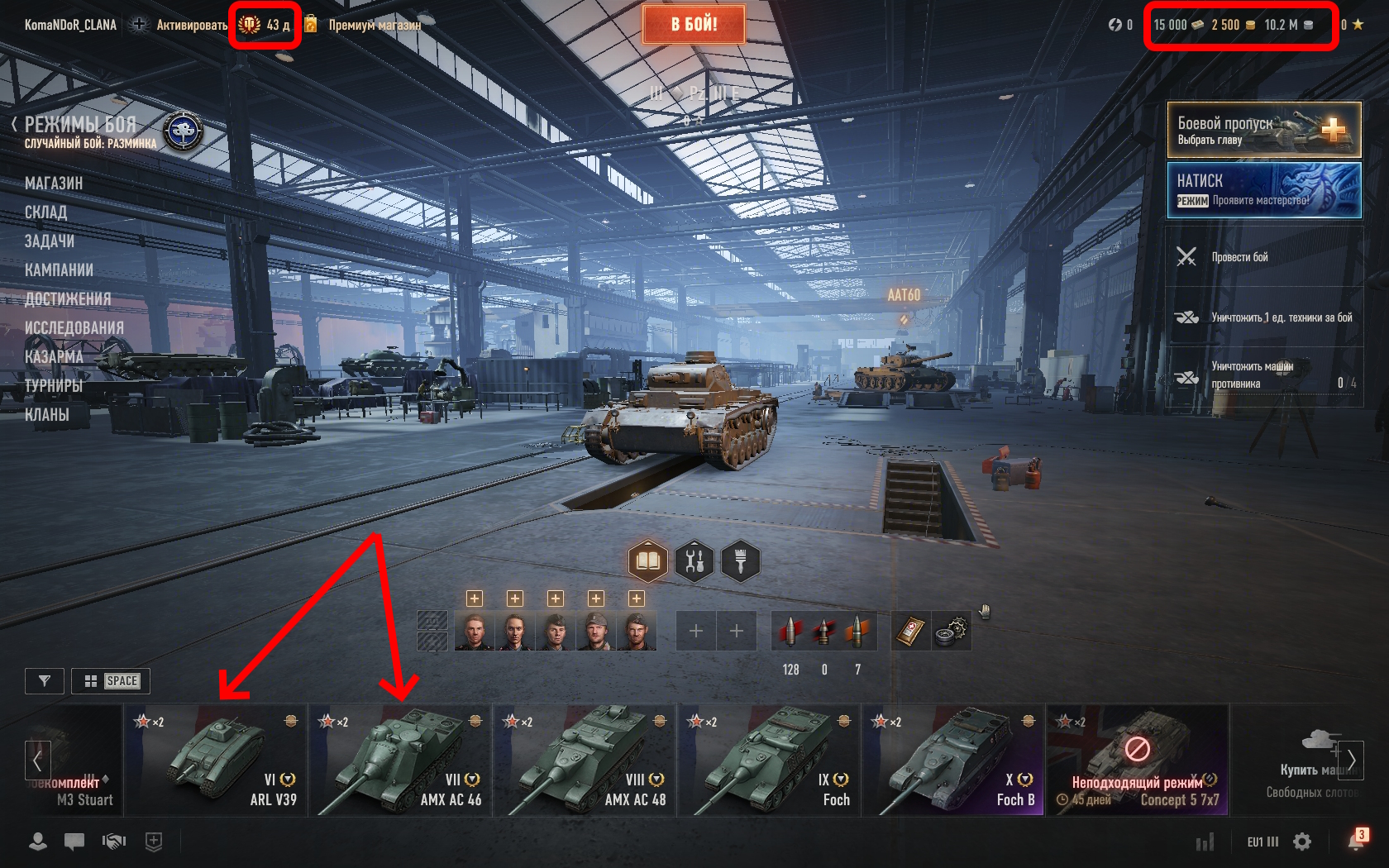Open the НАТИСК mode banner
The image size is (1389, 868).
pos(1263,190)
